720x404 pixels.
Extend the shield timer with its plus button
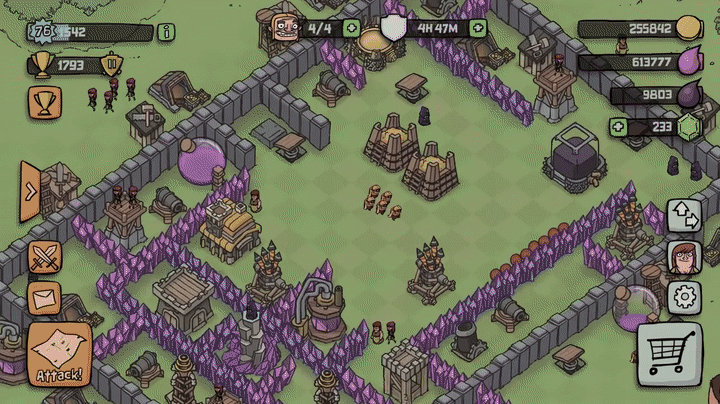pyautogui.click(x=478, y=28)
